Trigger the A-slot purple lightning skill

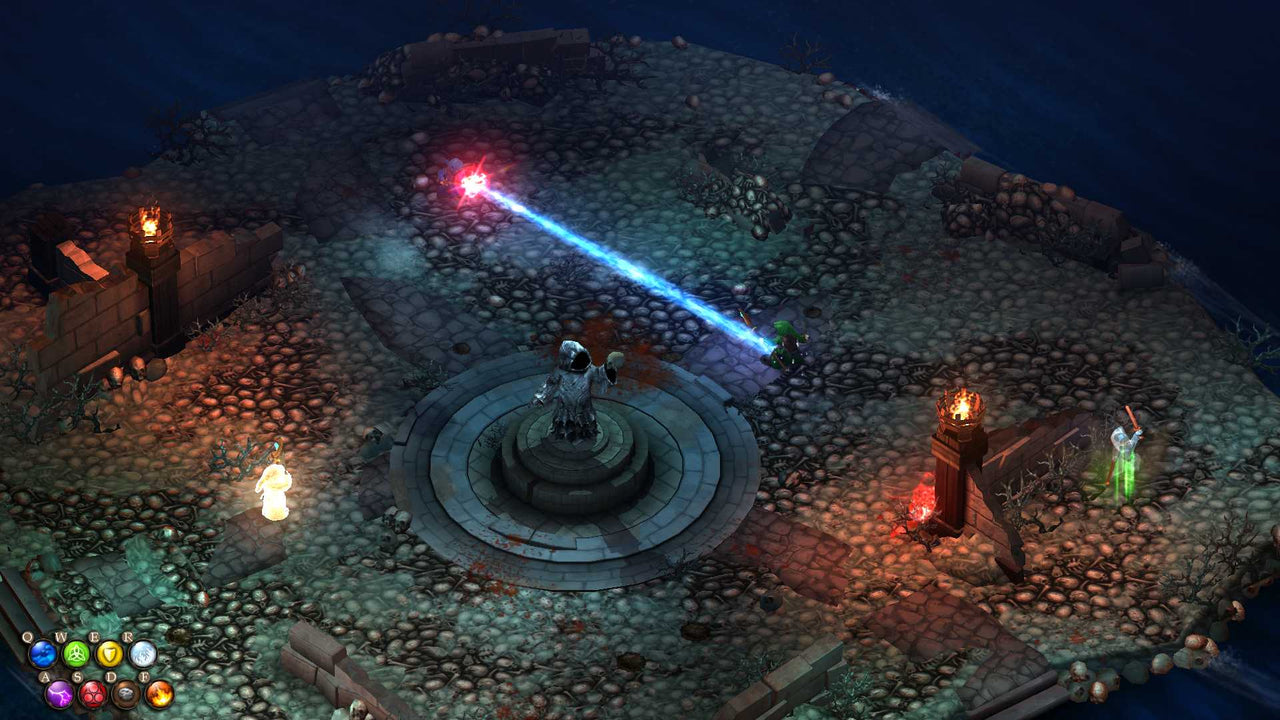60,694
